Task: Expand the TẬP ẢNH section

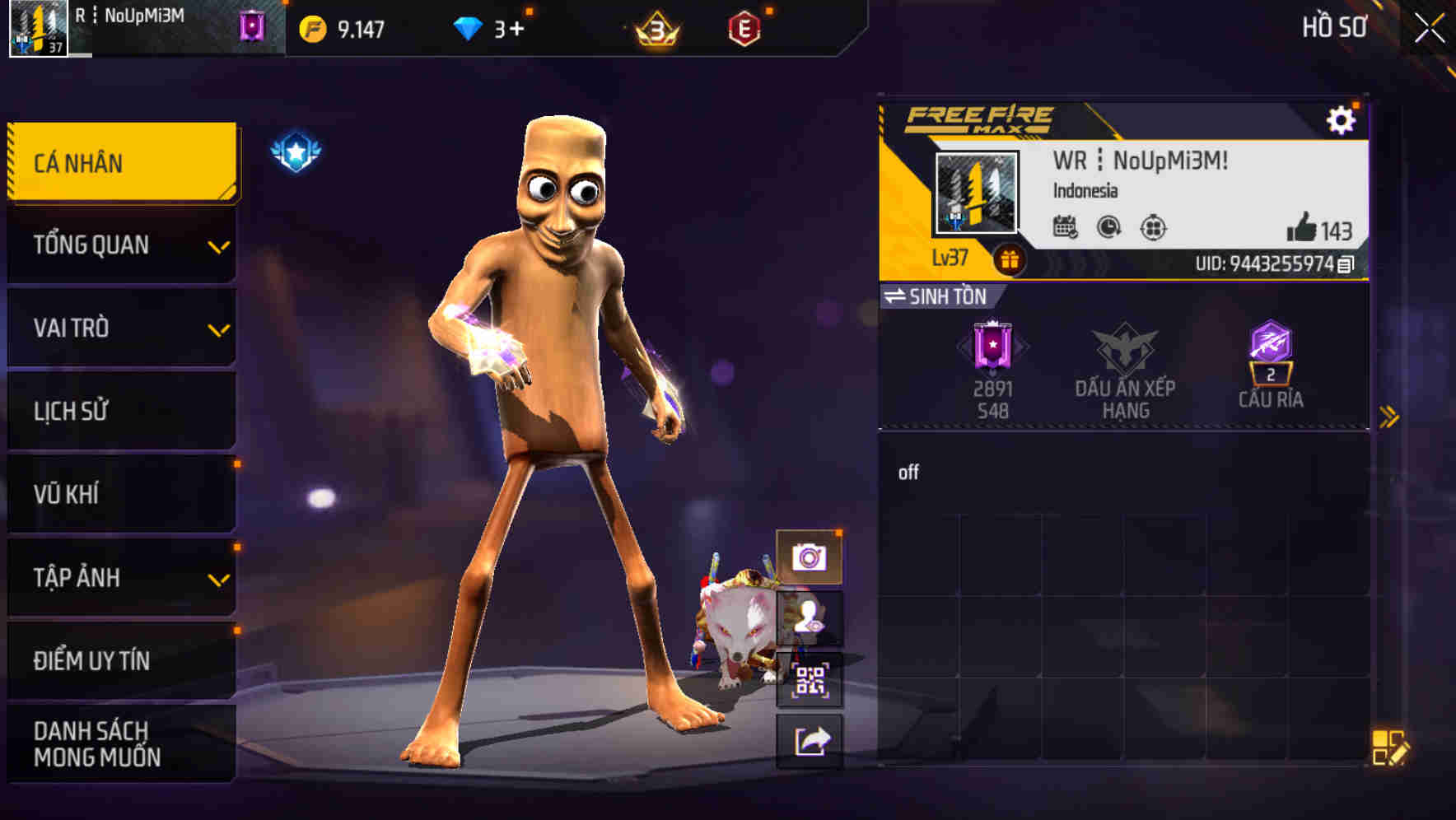Action: pos(120,578)
